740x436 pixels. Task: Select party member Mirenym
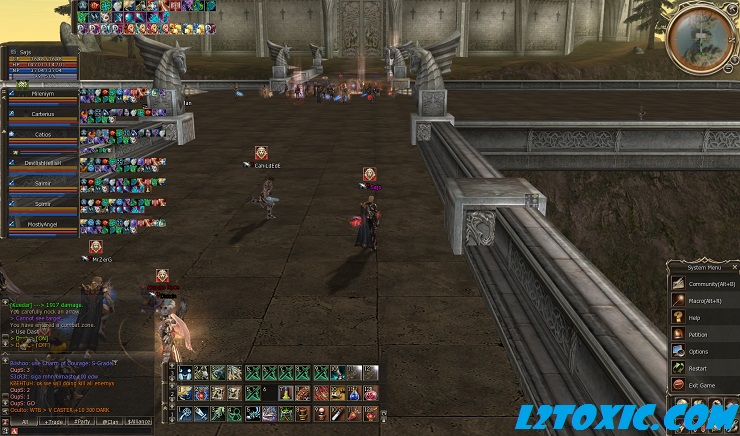tap(43, 93)
